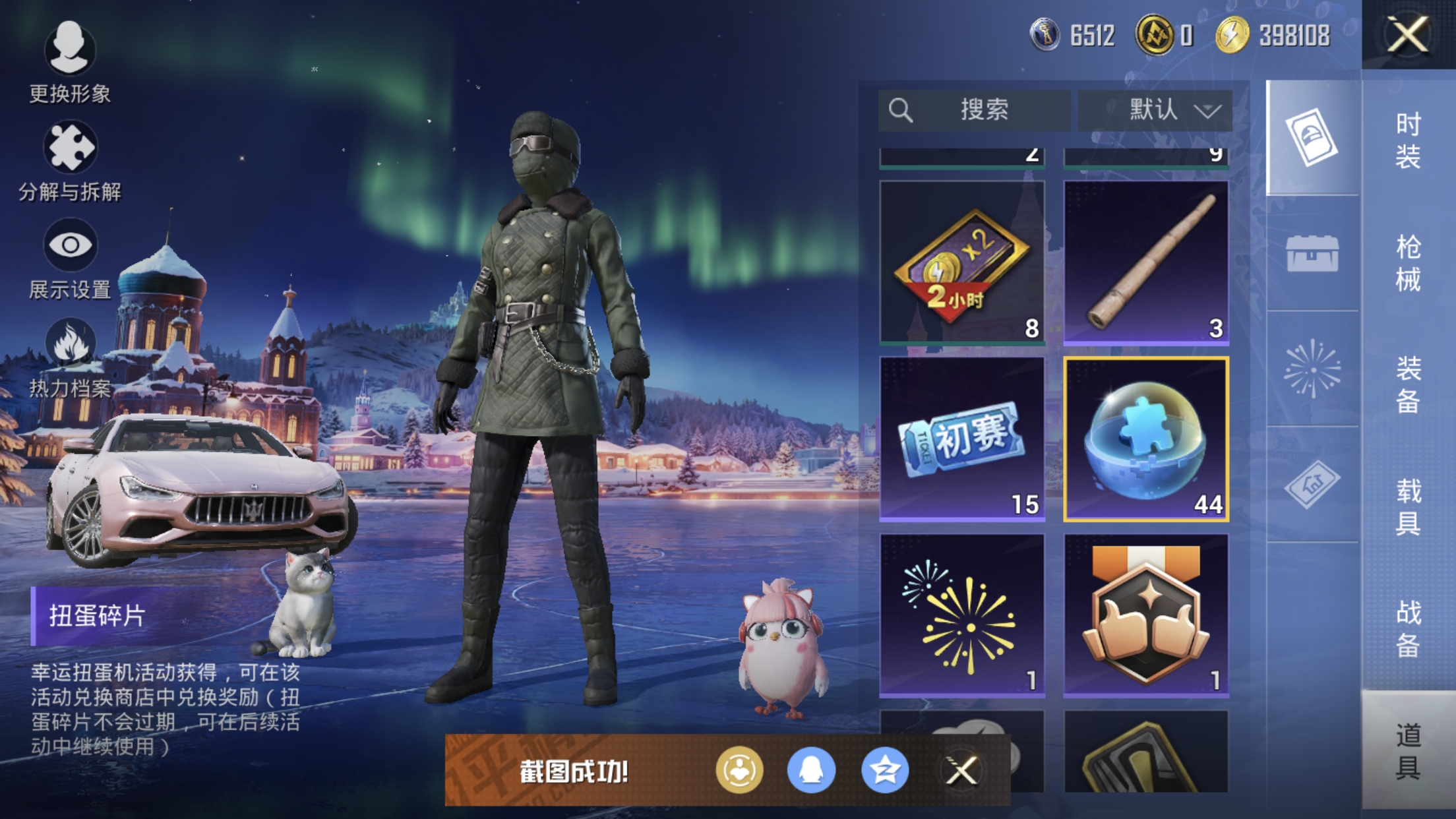Share the screenshot to QQ
This screenshot has width=1456, height=819.
(x=811, y=770)
